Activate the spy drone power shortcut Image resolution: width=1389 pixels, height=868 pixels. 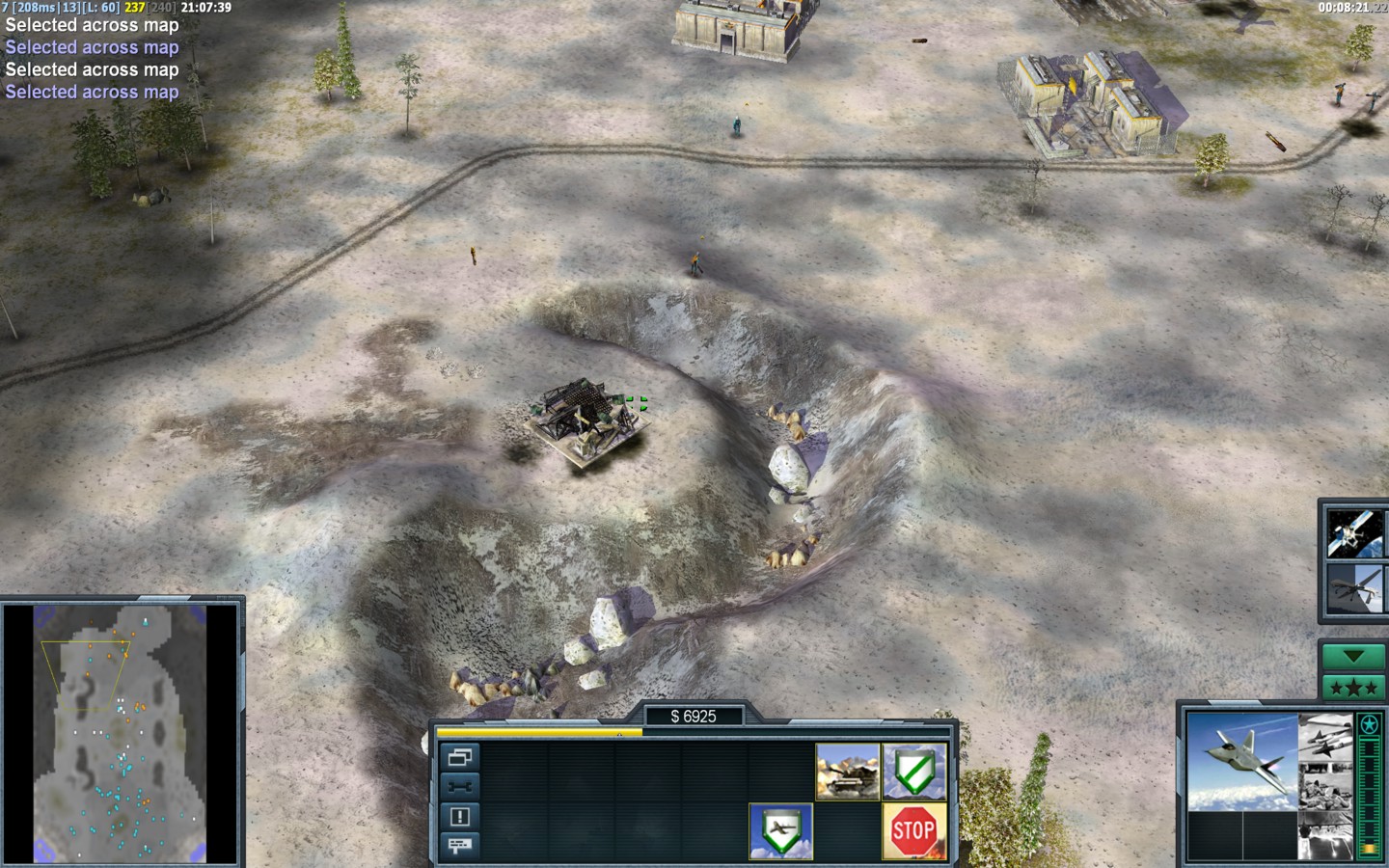(1354, 588)
